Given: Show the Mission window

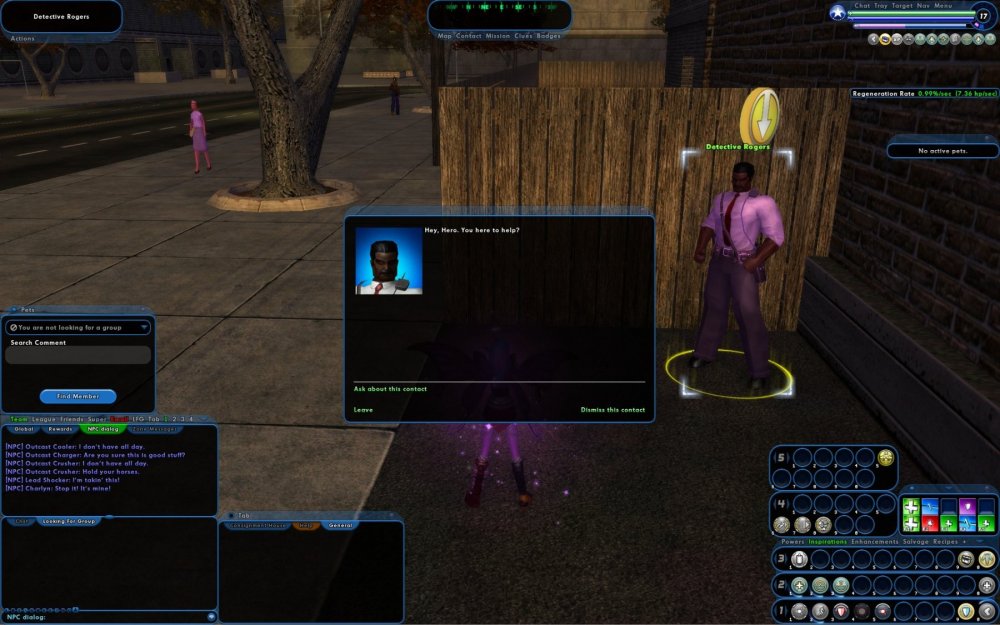Looking at the screenshot, I should click(x=497, y=36).
